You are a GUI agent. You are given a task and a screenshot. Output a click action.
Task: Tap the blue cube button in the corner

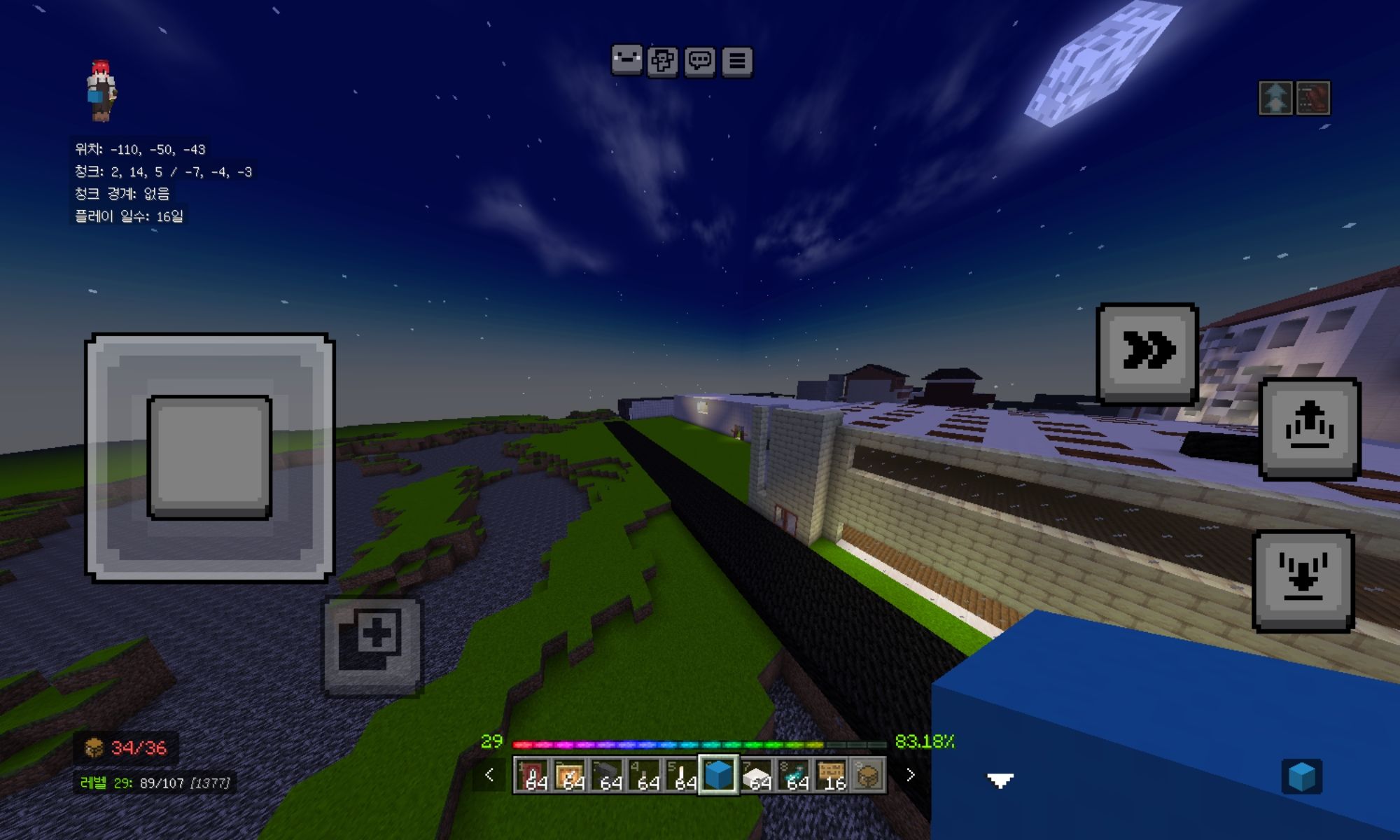click(1301, 776)
